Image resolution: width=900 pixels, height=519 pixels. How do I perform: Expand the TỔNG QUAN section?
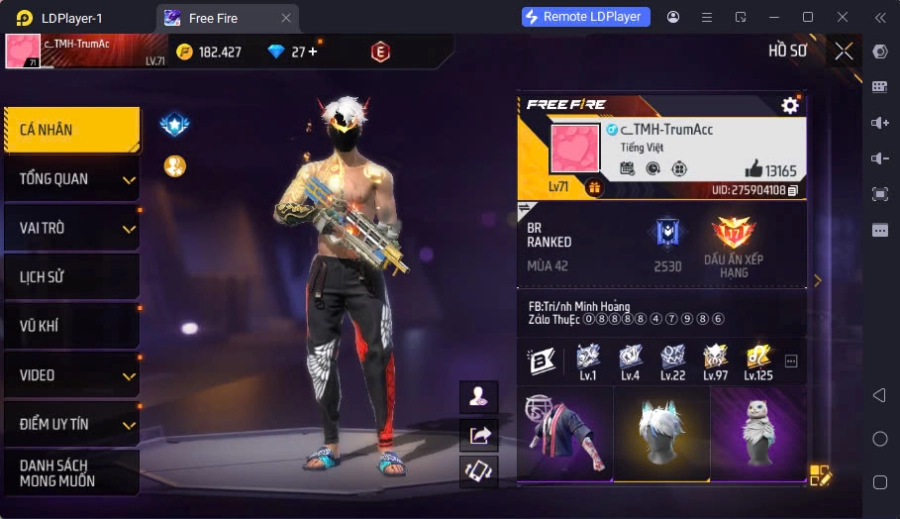pos(70,179)
